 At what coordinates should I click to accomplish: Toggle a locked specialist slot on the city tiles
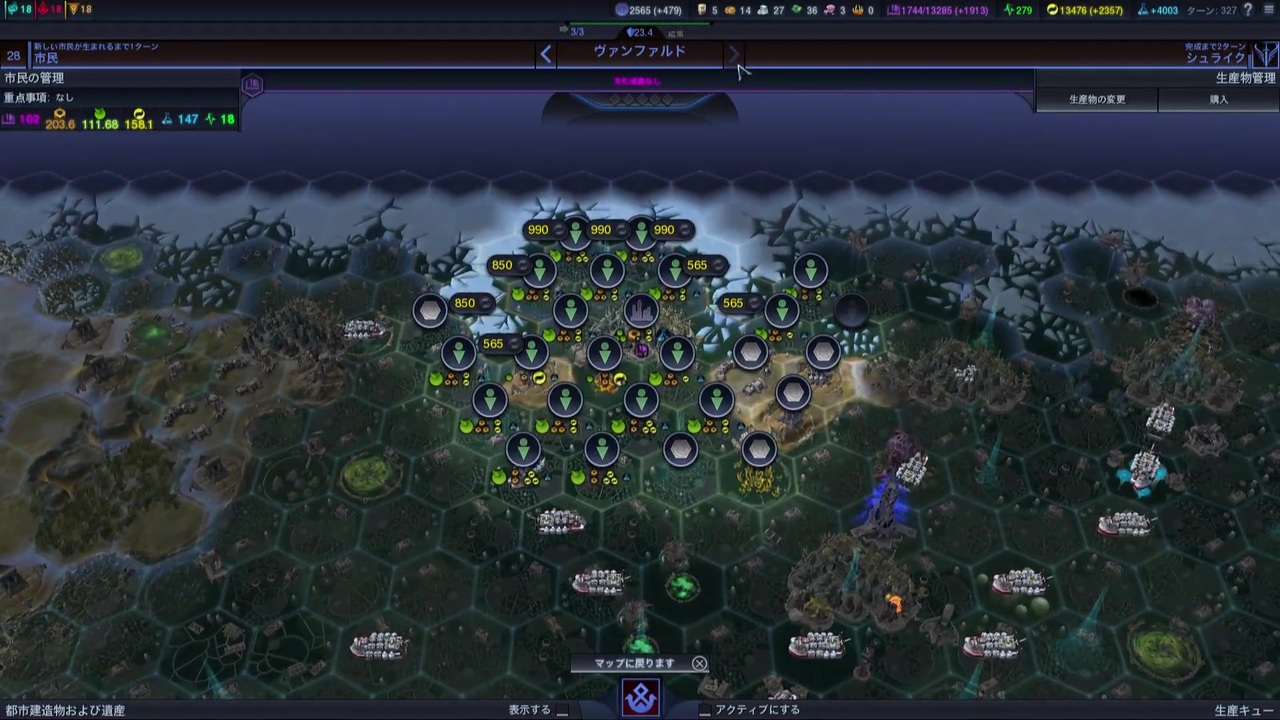pos(750,352)
